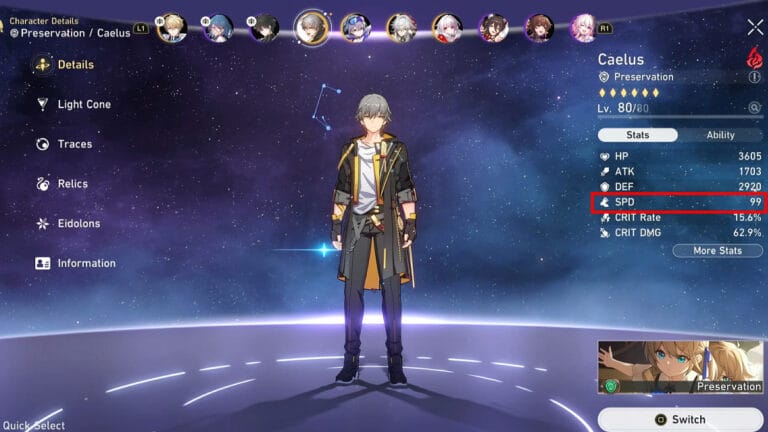This screenshot has height=432, width=768.
Task: Click the Preservation path preview thumbnail
Action: pos(680,368)
